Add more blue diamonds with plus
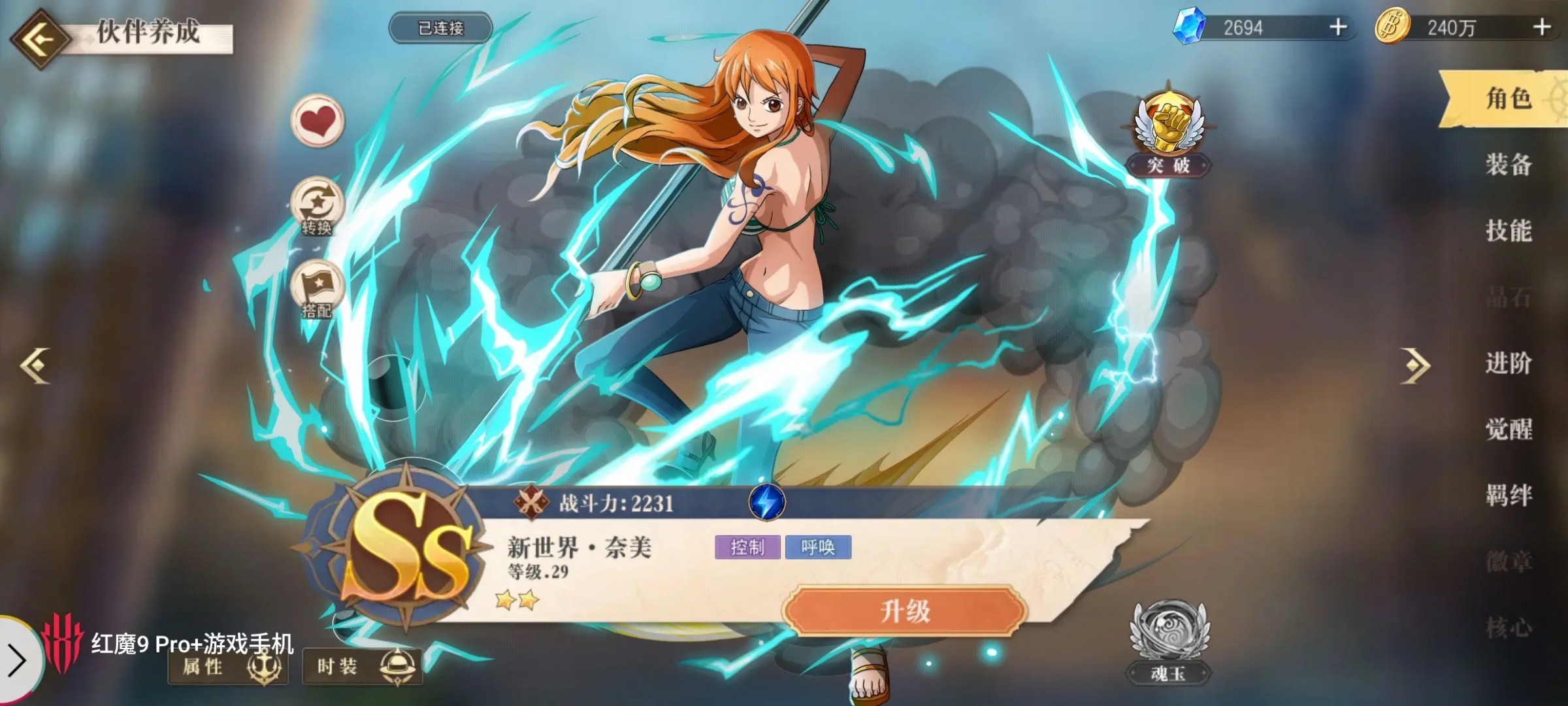 1338,27
